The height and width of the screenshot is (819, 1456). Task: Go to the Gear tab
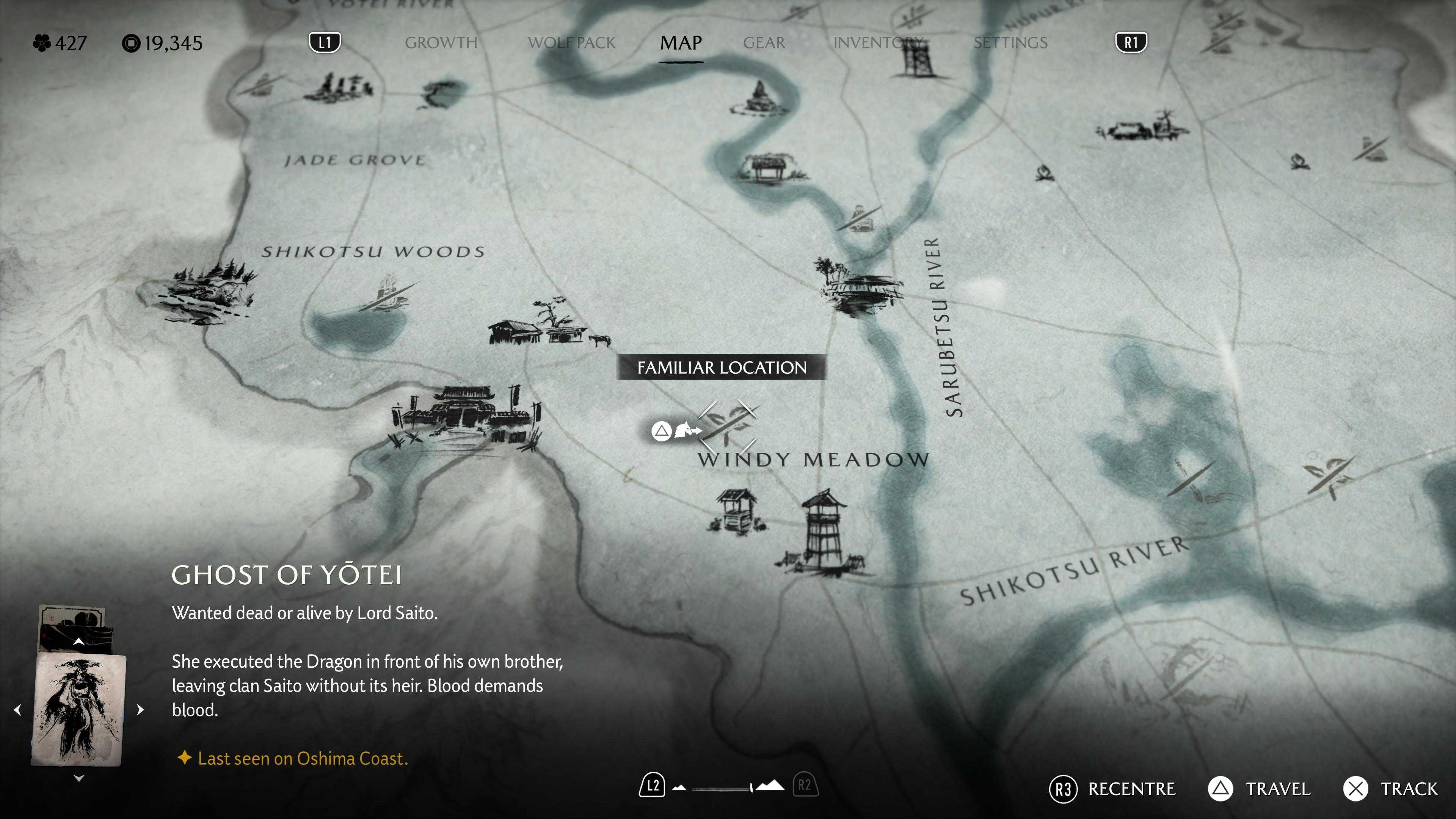pyautogui.click(x=764, y=43)
